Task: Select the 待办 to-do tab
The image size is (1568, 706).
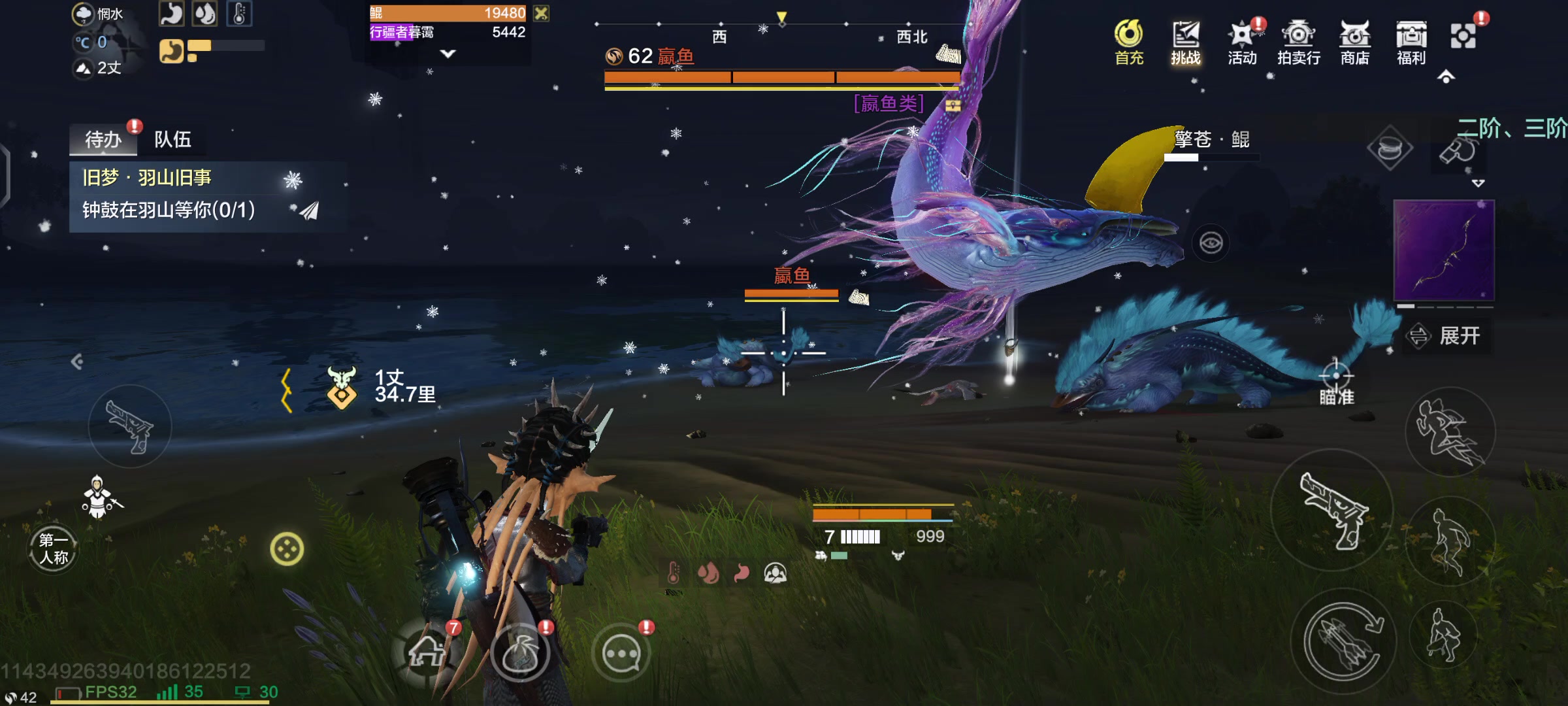Action: click(x=103, y=139)
